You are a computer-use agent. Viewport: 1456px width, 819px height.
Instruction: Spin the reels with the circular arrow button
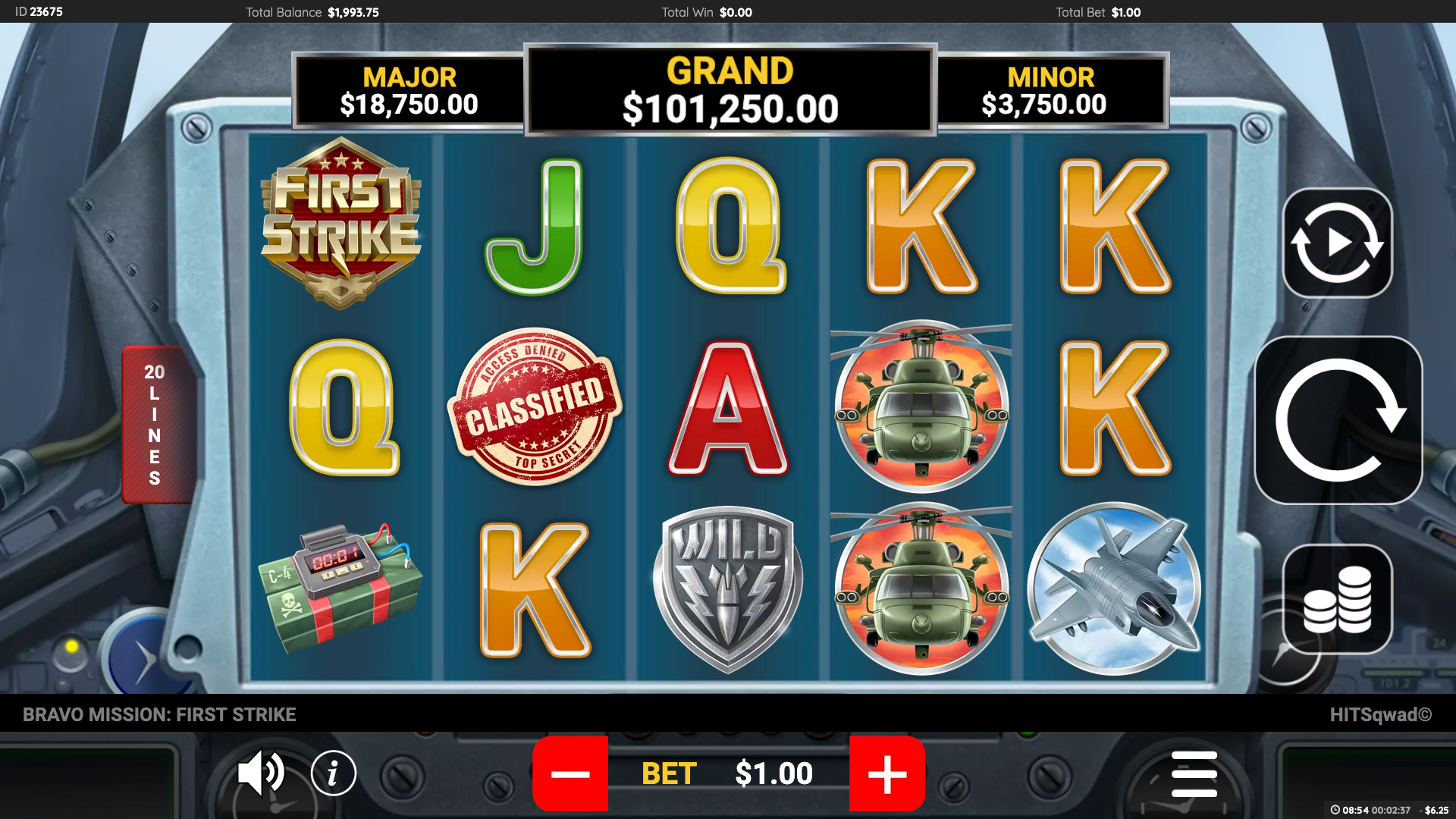(x=1337, y=419)
